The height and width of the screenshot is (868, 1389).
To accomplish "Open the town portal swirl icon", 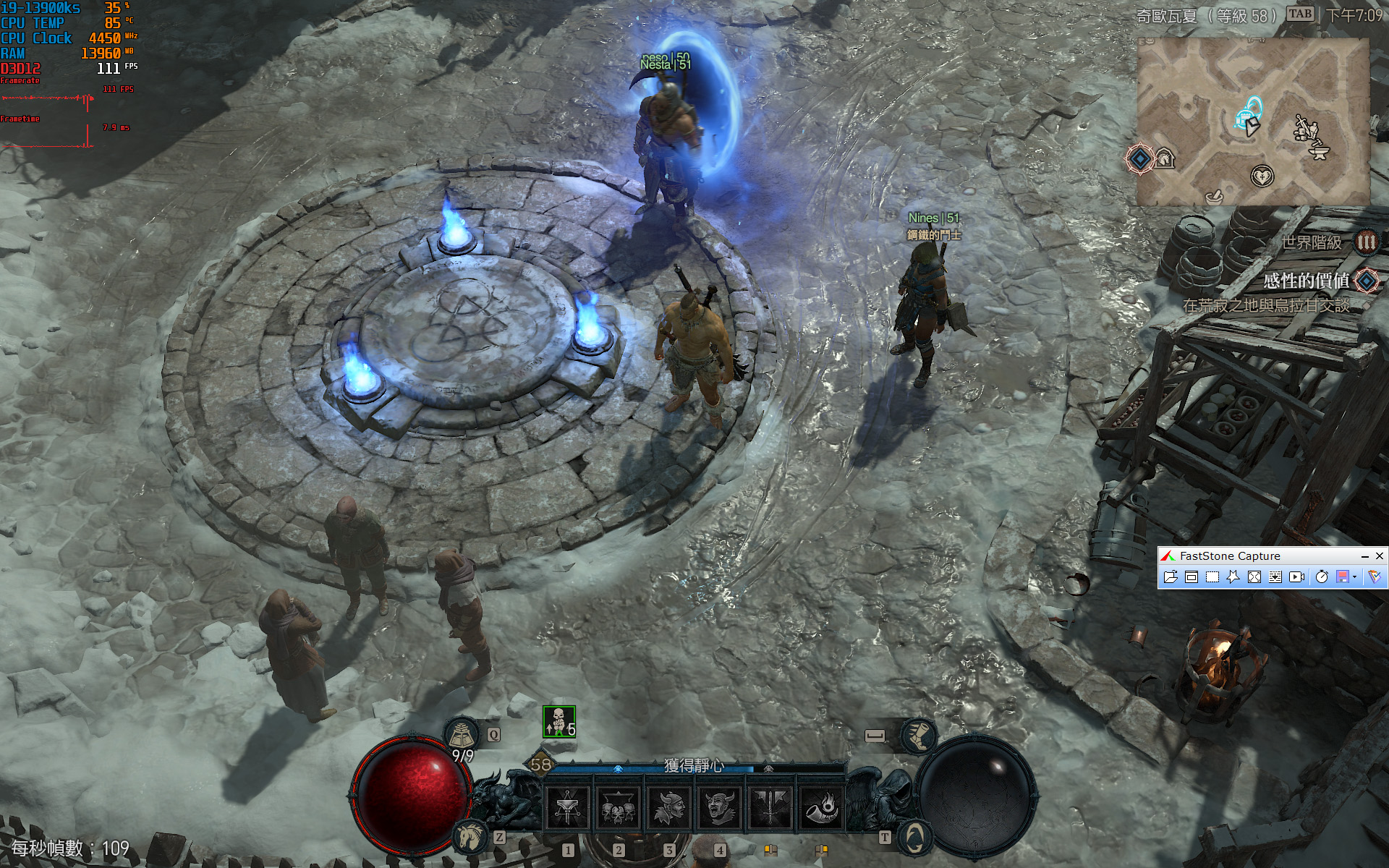I will coord(914,838).
